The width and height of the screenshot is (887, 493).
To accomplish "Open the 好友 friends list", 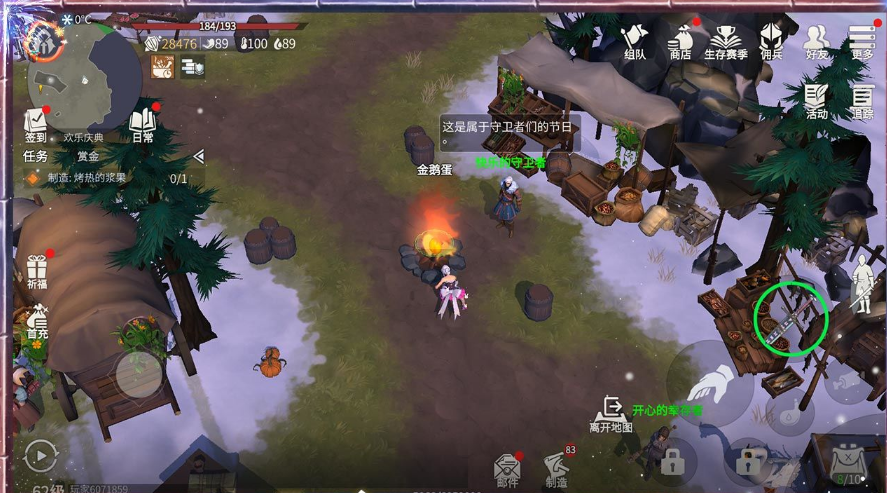I will point(817,42).
